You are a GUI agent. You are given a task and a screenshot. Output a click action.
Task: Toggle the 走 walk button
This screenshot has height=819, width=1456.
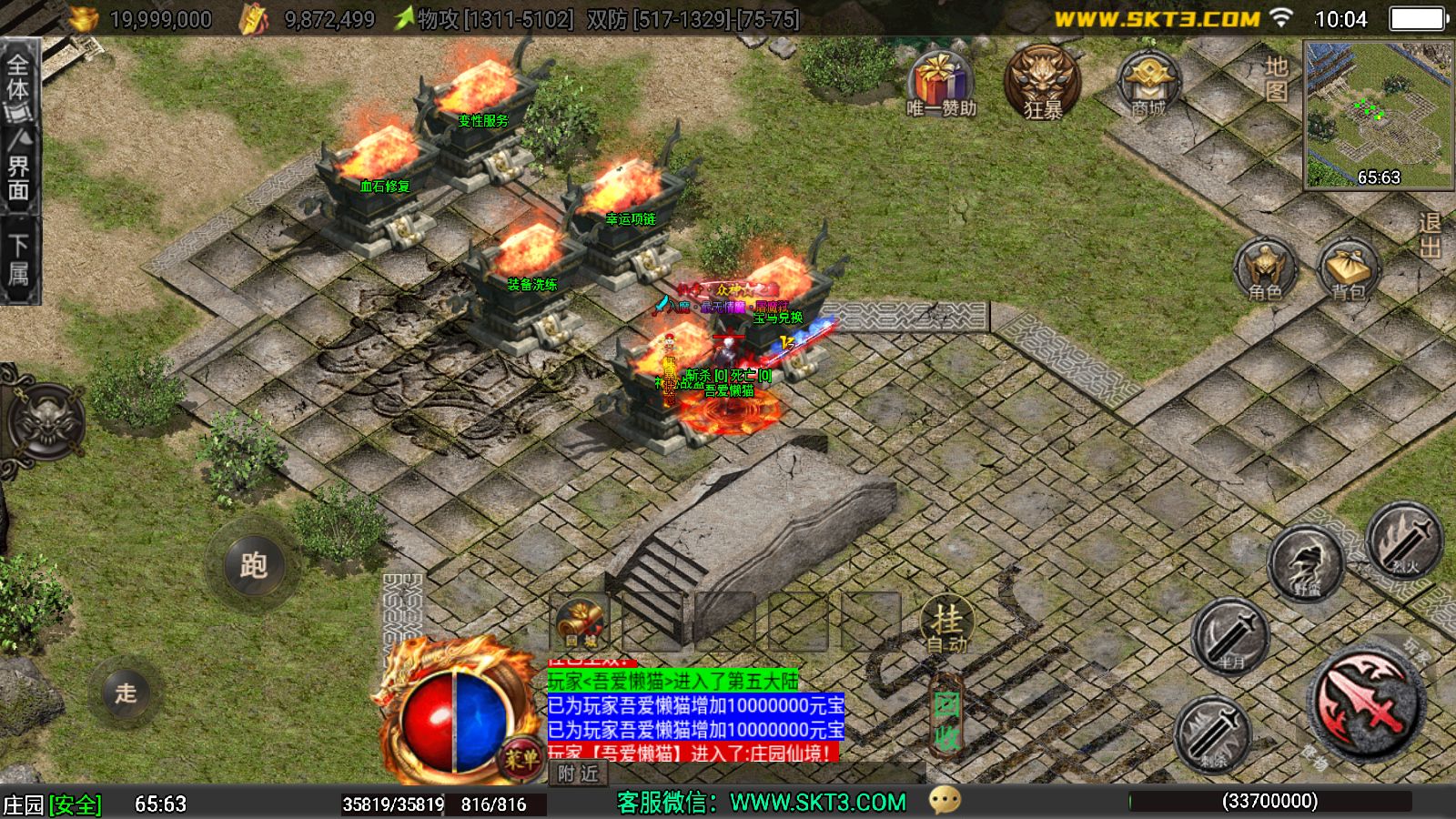click(126, 693)
